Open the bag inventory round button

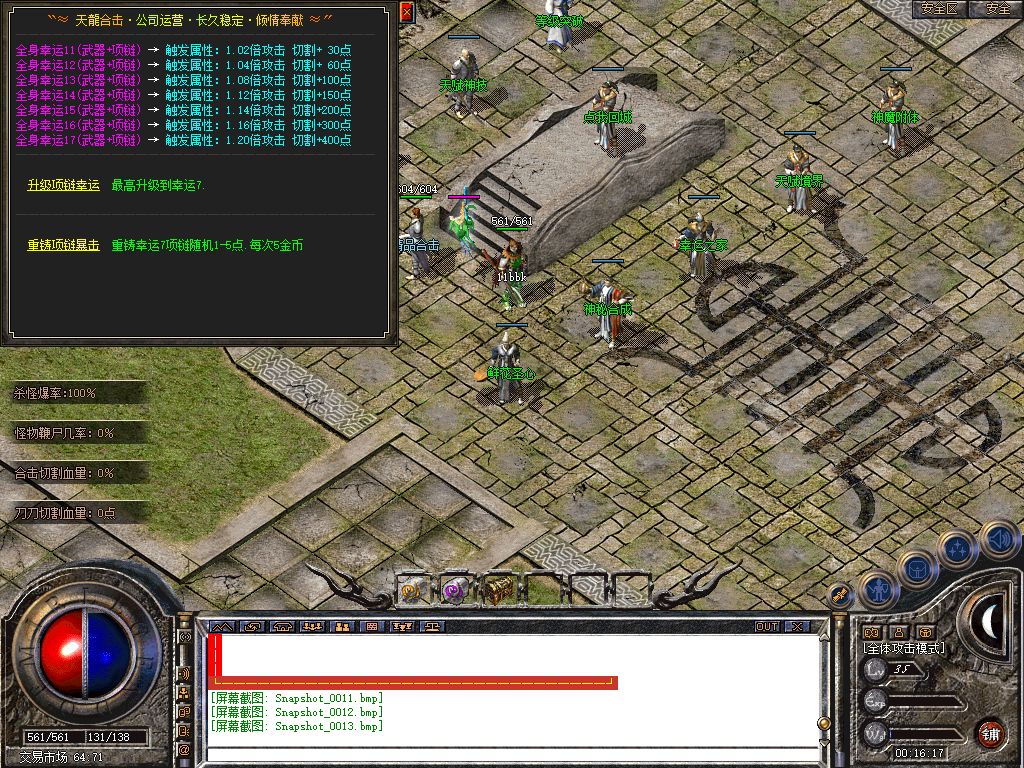point(918,570)
